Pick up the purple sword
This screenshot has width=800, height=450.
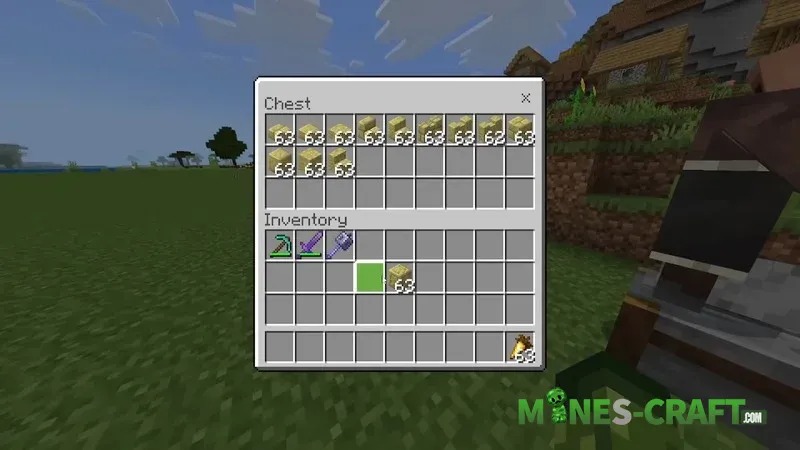tap(310, 245)
